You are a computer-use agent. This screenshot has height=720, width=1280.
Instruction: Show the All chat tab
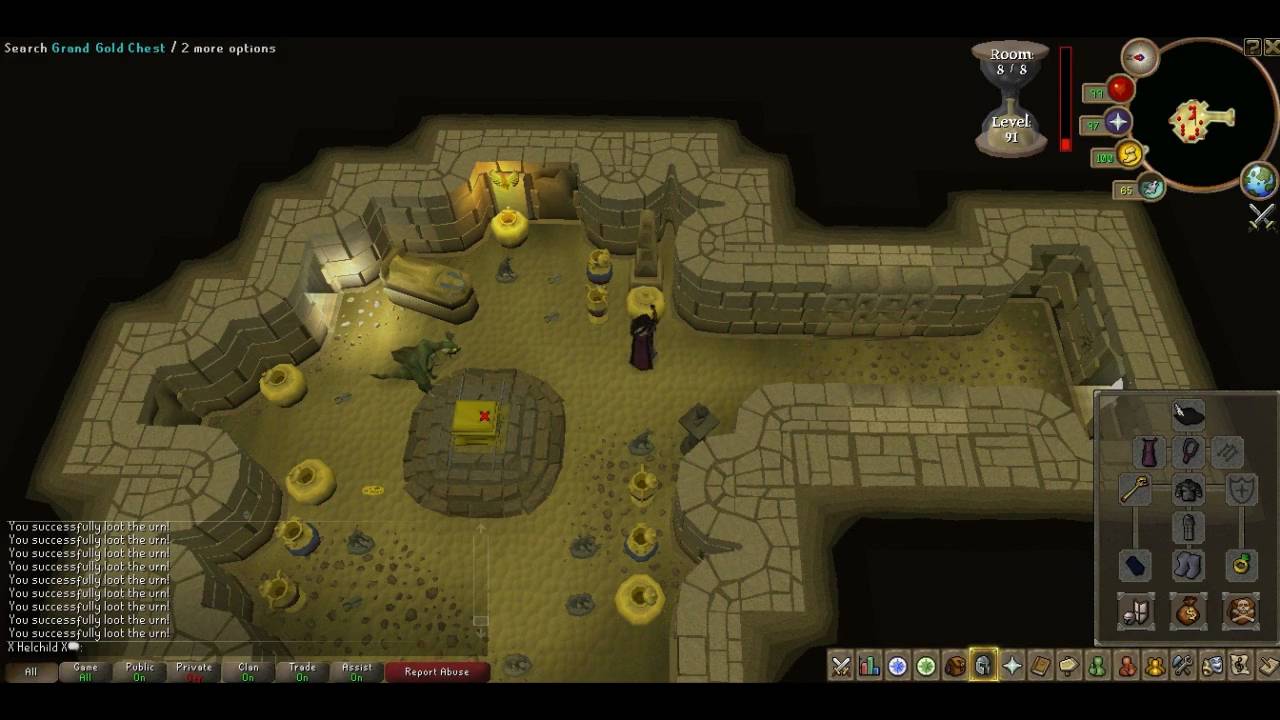(31, 672)
